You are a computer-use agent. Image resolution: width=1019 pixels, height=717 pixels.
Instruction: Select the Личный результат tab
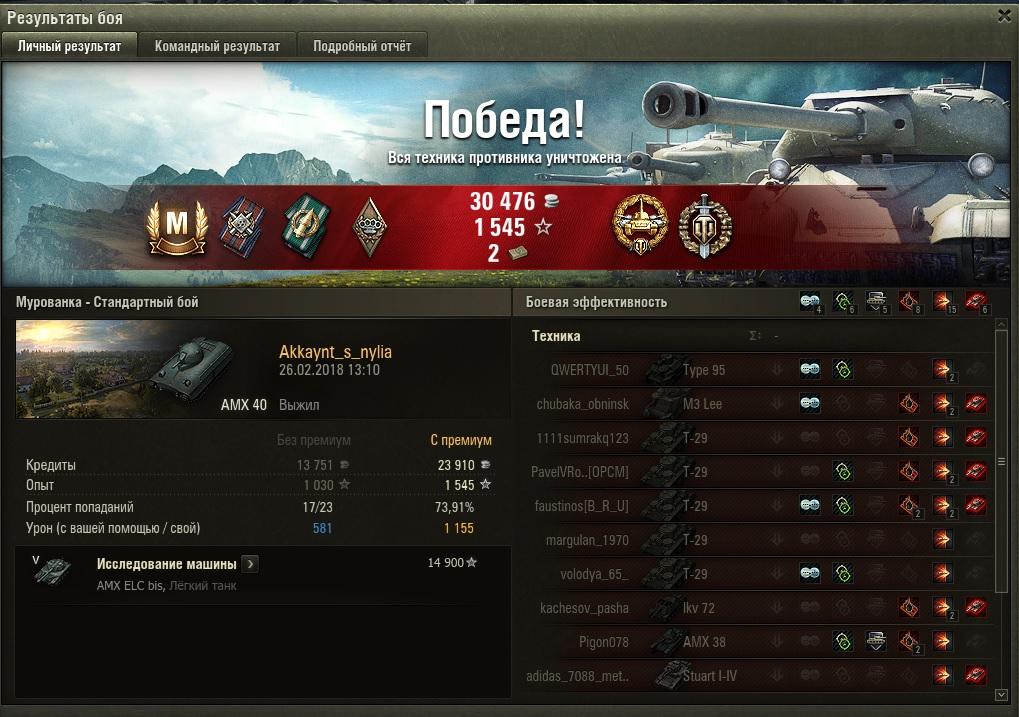pyautogui.click(x=70, y=46)
